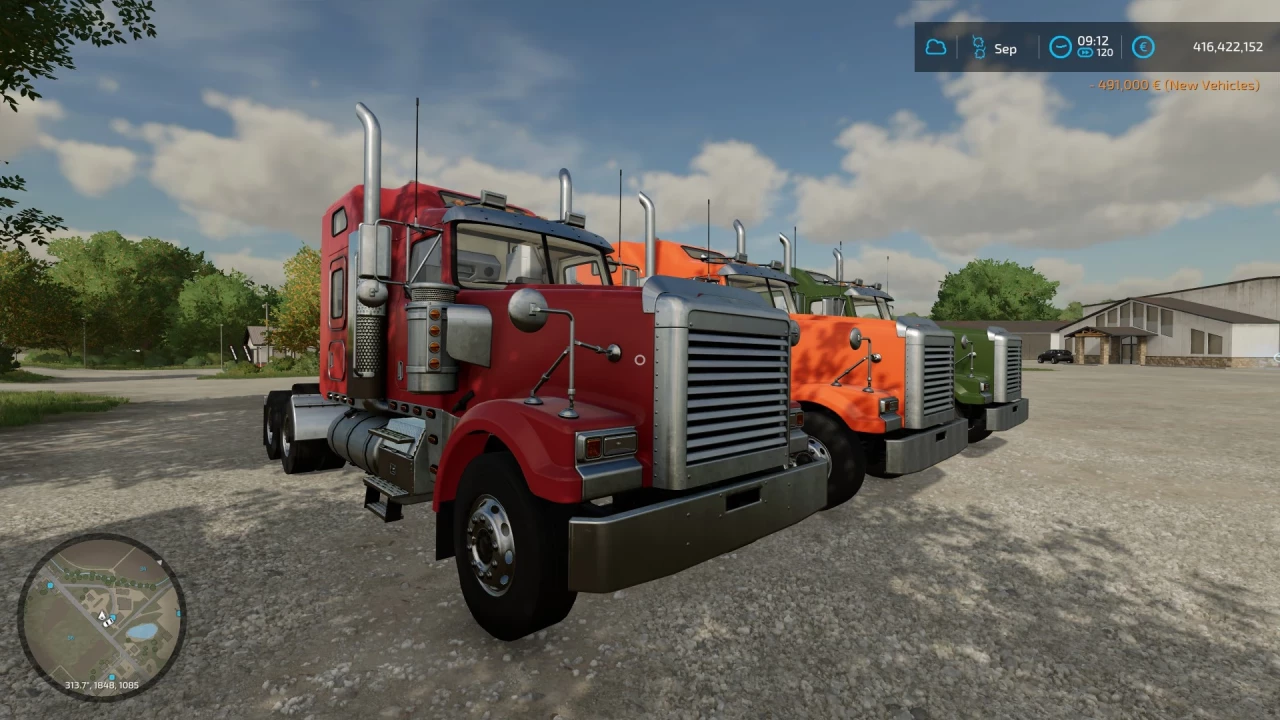Click the 5A field label on the minimap
The width and height of the screenshot is (1280, 720).
pyautogui.click(x=142, y=568)
